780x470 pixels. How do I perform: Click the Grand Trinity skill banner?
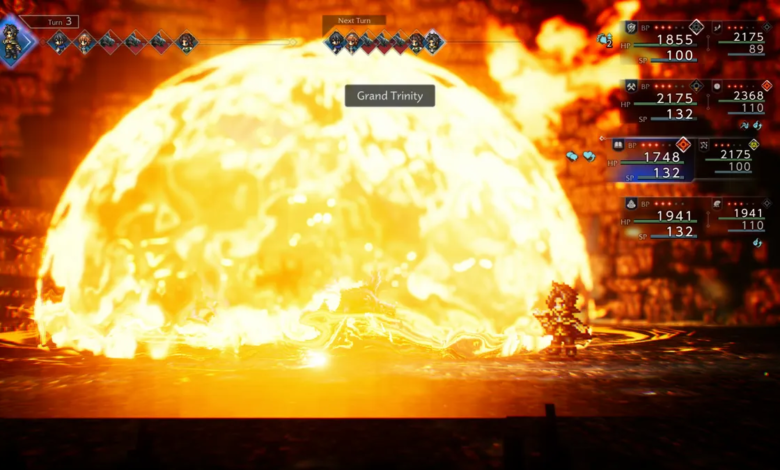coord(390,96)
